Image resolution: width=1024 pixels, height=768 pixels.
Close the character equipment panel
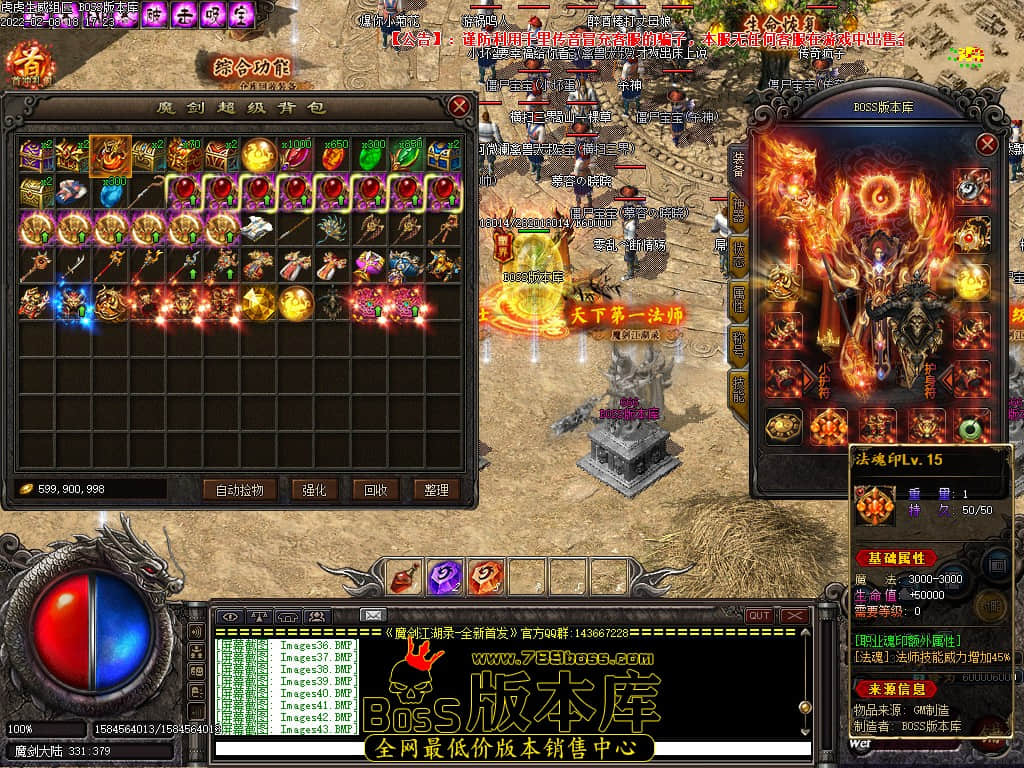(x=987, y=145)
